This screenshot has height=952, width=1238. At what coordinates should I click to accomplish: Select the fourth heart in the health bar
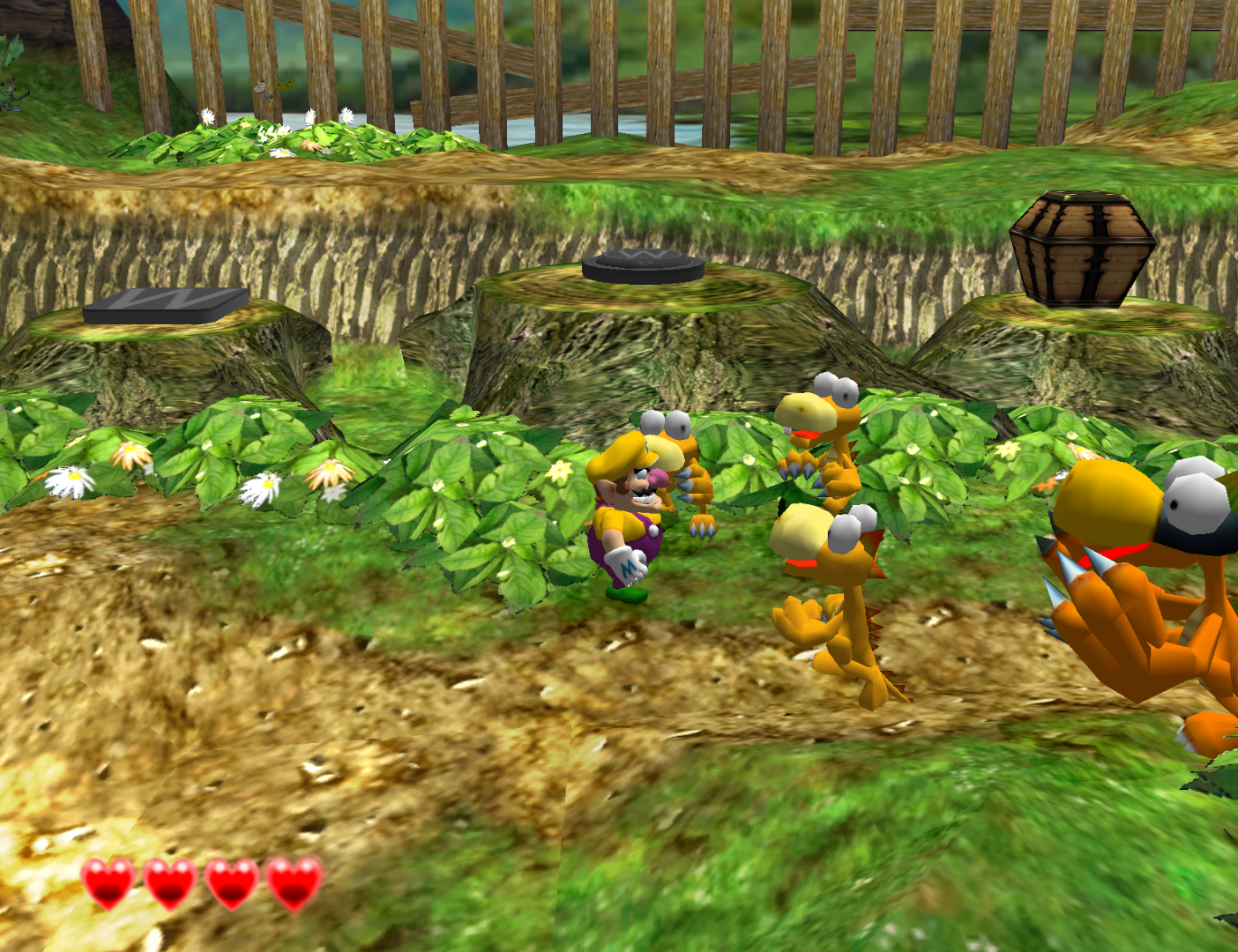(x=294, y=882)
